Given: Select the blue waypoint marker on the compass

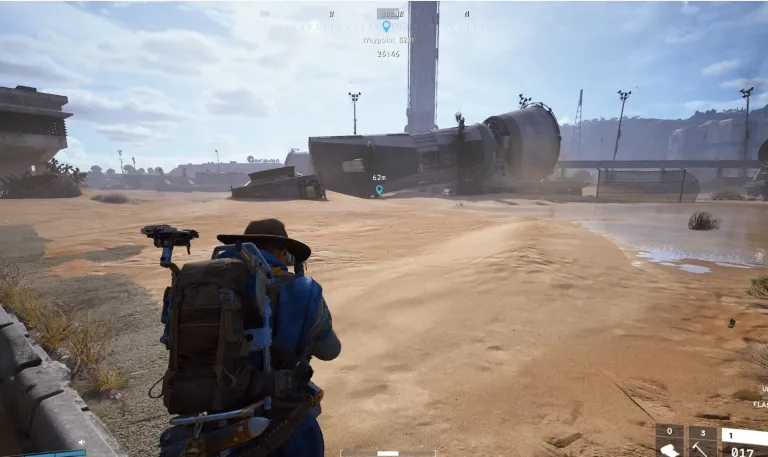Looking at the screenshot, I should 386,27.
